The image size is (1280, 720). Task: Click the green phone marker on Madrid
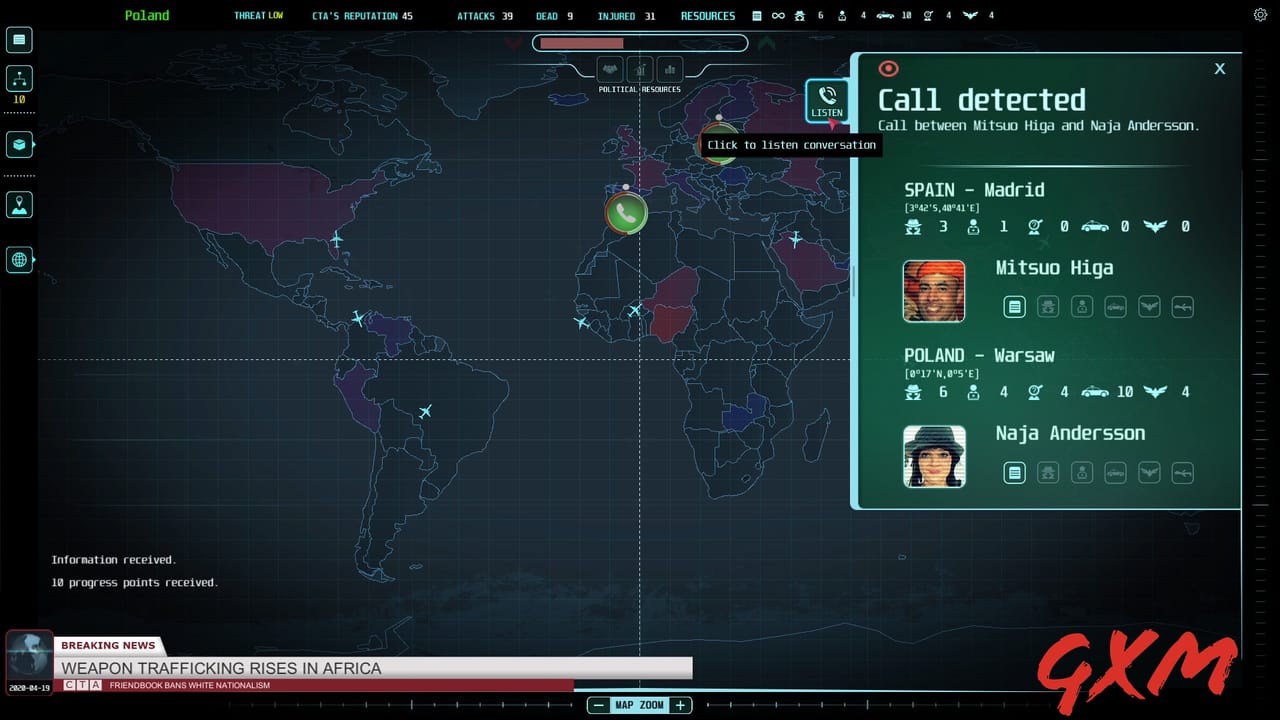tap(626, 212)
